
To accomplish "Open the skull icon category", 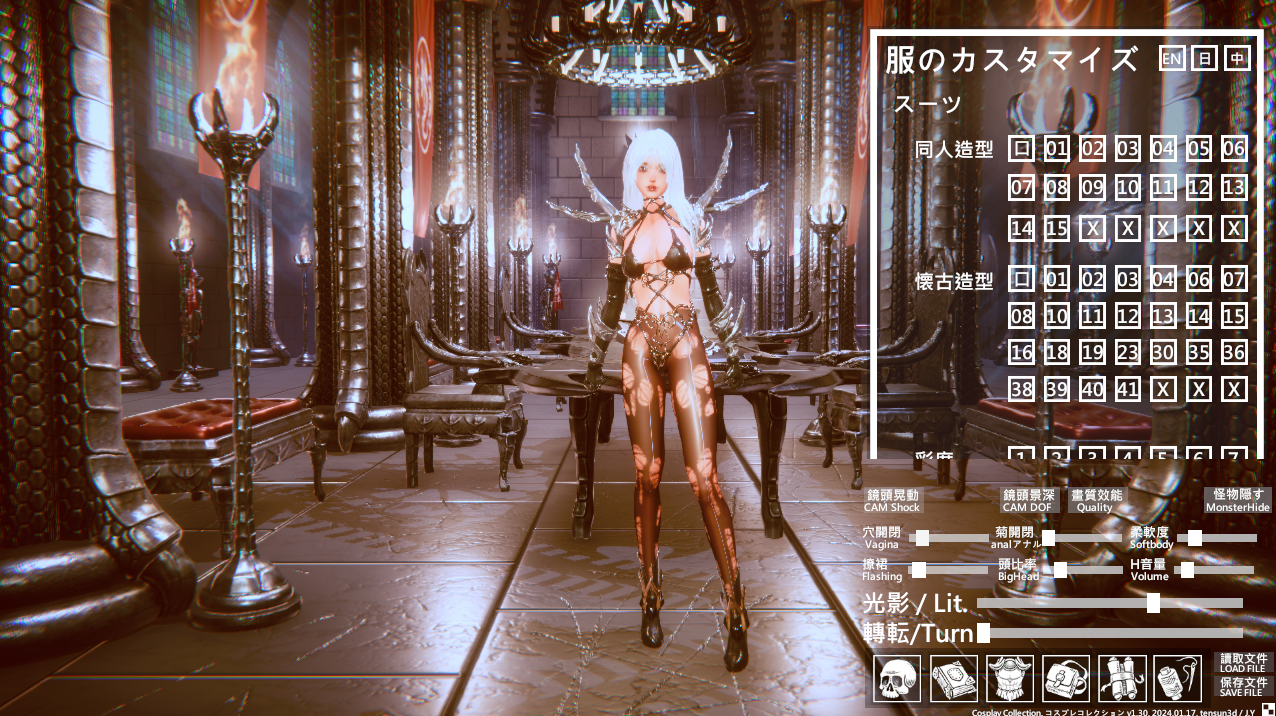I will tap(896, 679).
